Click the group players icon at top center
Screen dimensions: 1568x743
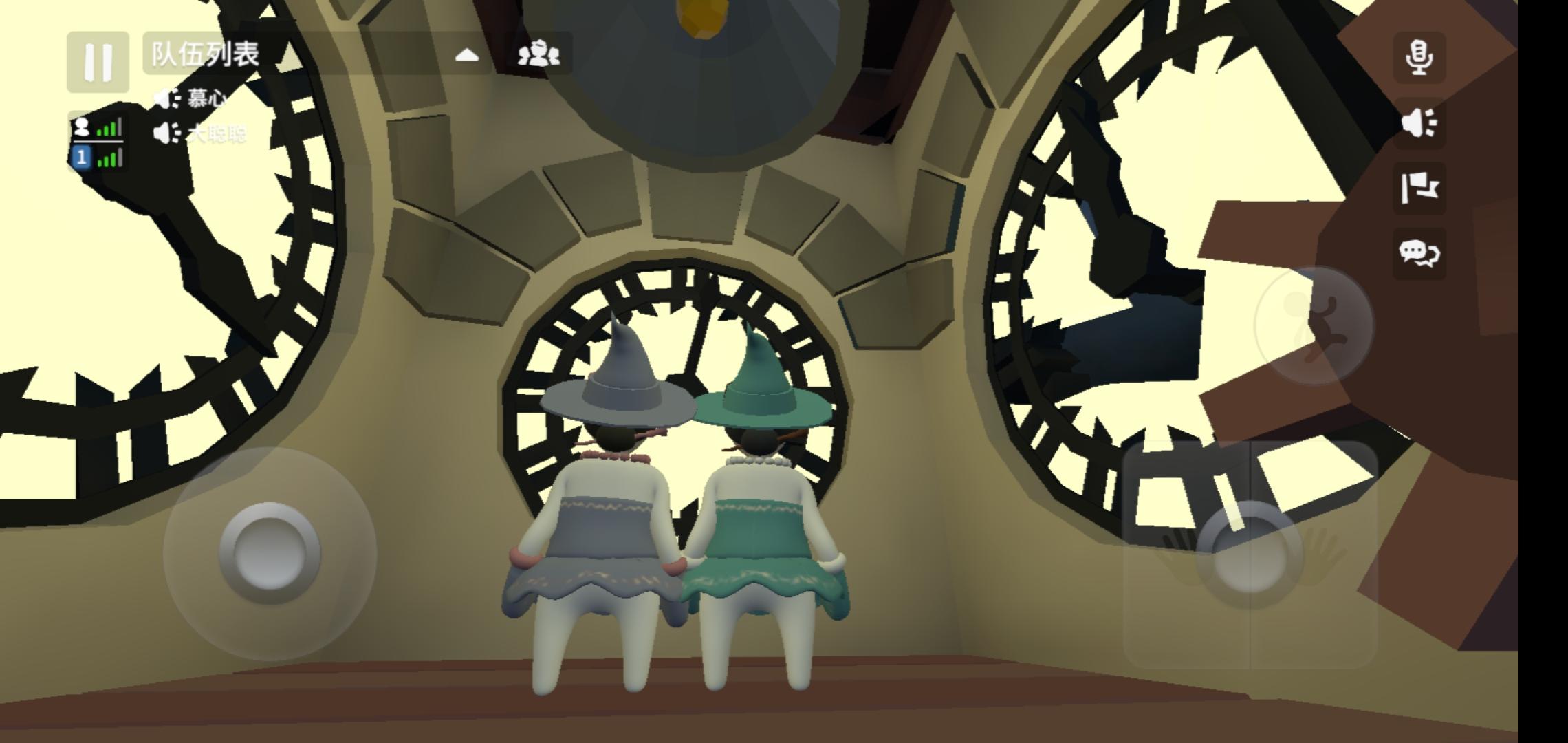click(x=540, y=54)
